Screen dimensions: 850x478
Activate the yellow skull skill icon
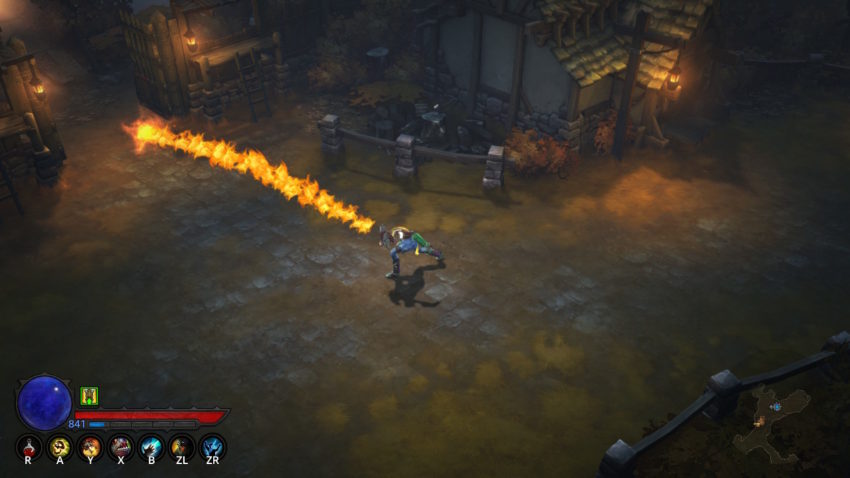point(60,447)
